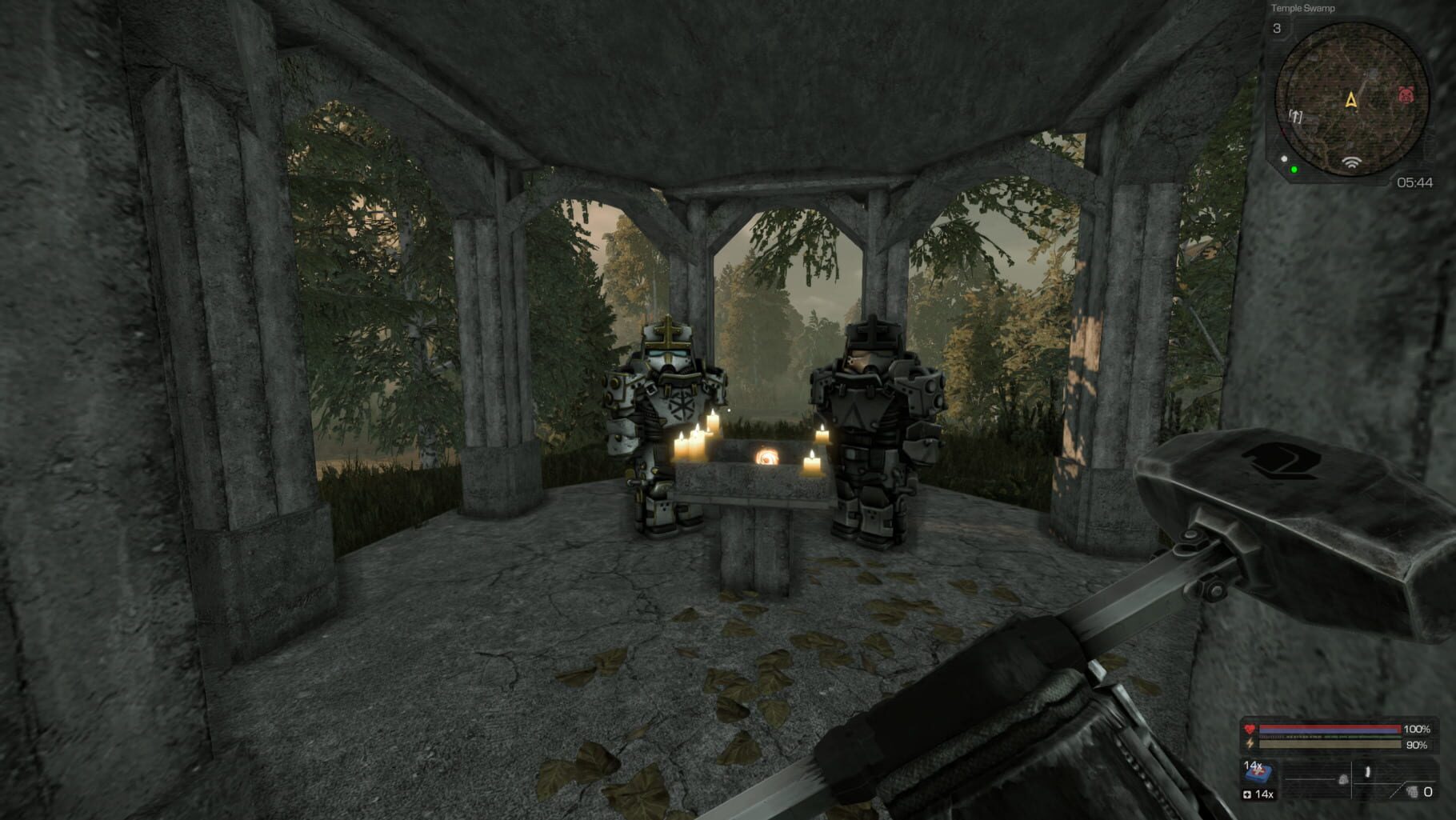1456x820 pixels.
Task: Click the white indicator dot beside the green light
Action: tap(1285, 159)
